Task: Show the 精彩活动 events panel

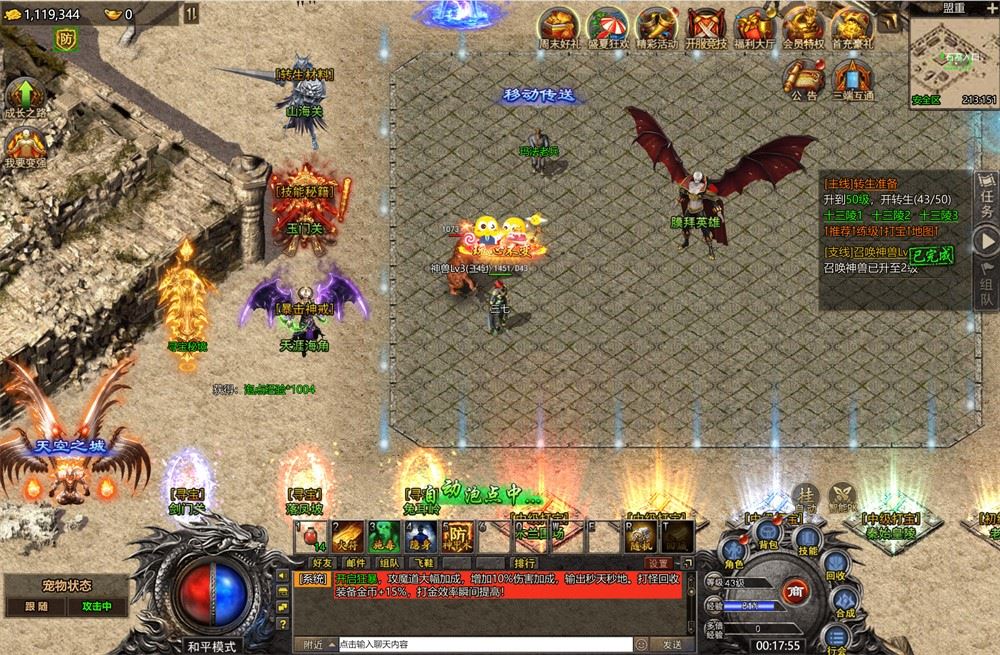Action: tap(656, 26)
